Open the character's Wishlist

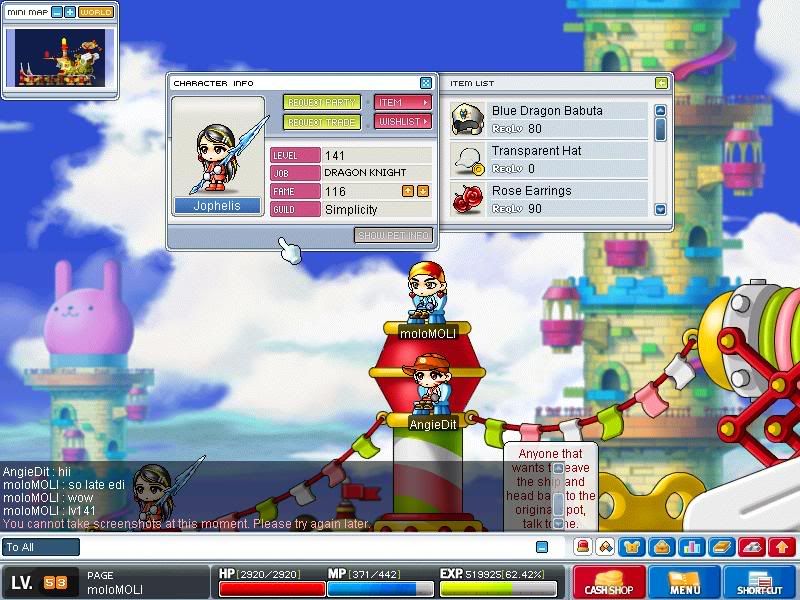coord(402,122)
